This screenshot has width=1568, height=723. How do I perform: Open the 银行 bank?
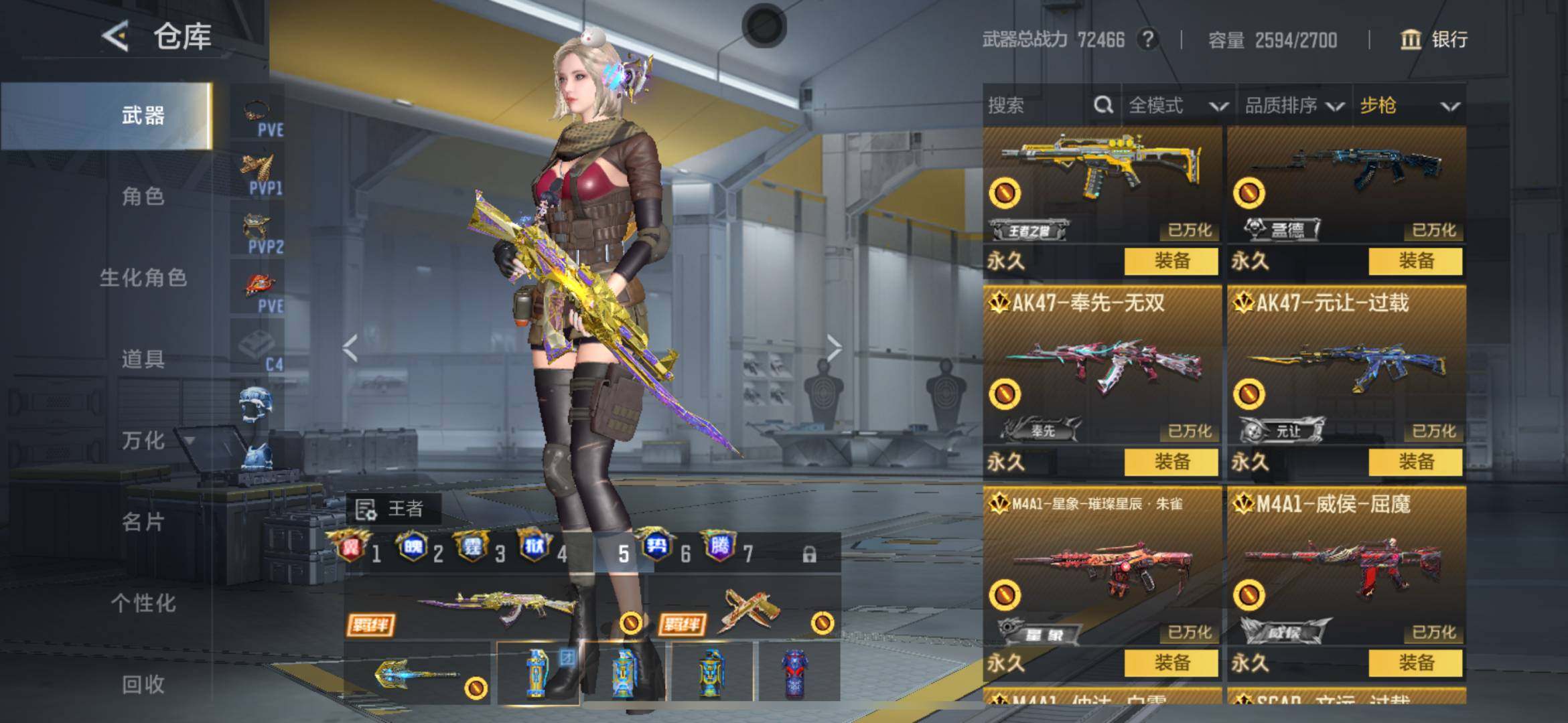[1434, 39]
